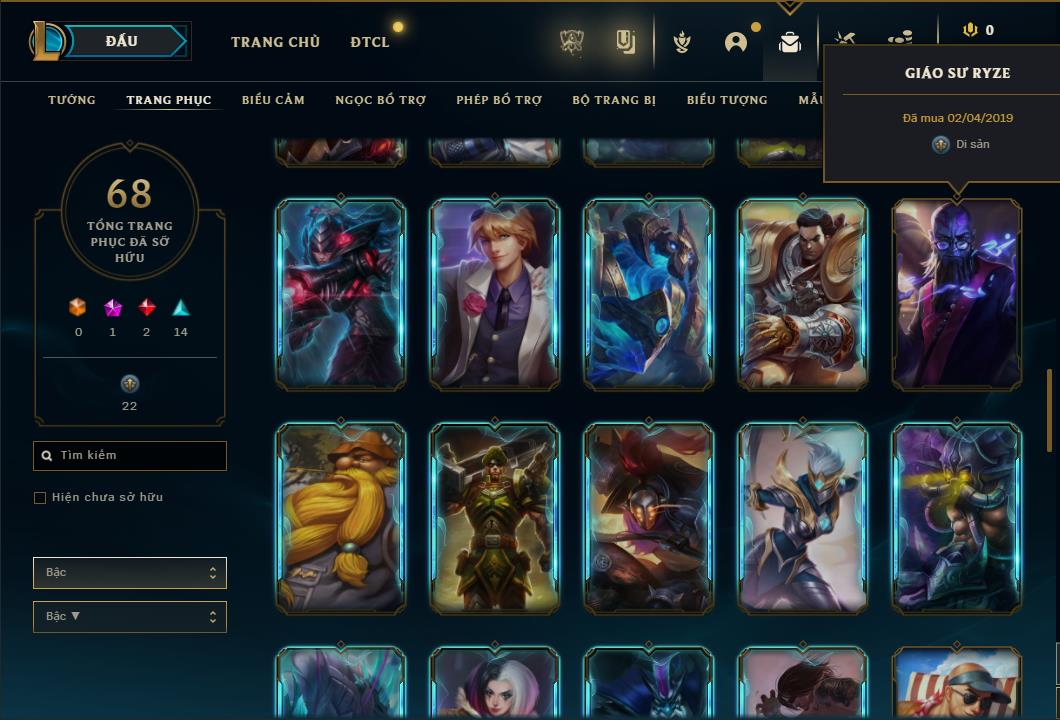The image size is (1060, 720).
Task: Select the Giáo Sư Ryze skin card
Action: (957, 294)
